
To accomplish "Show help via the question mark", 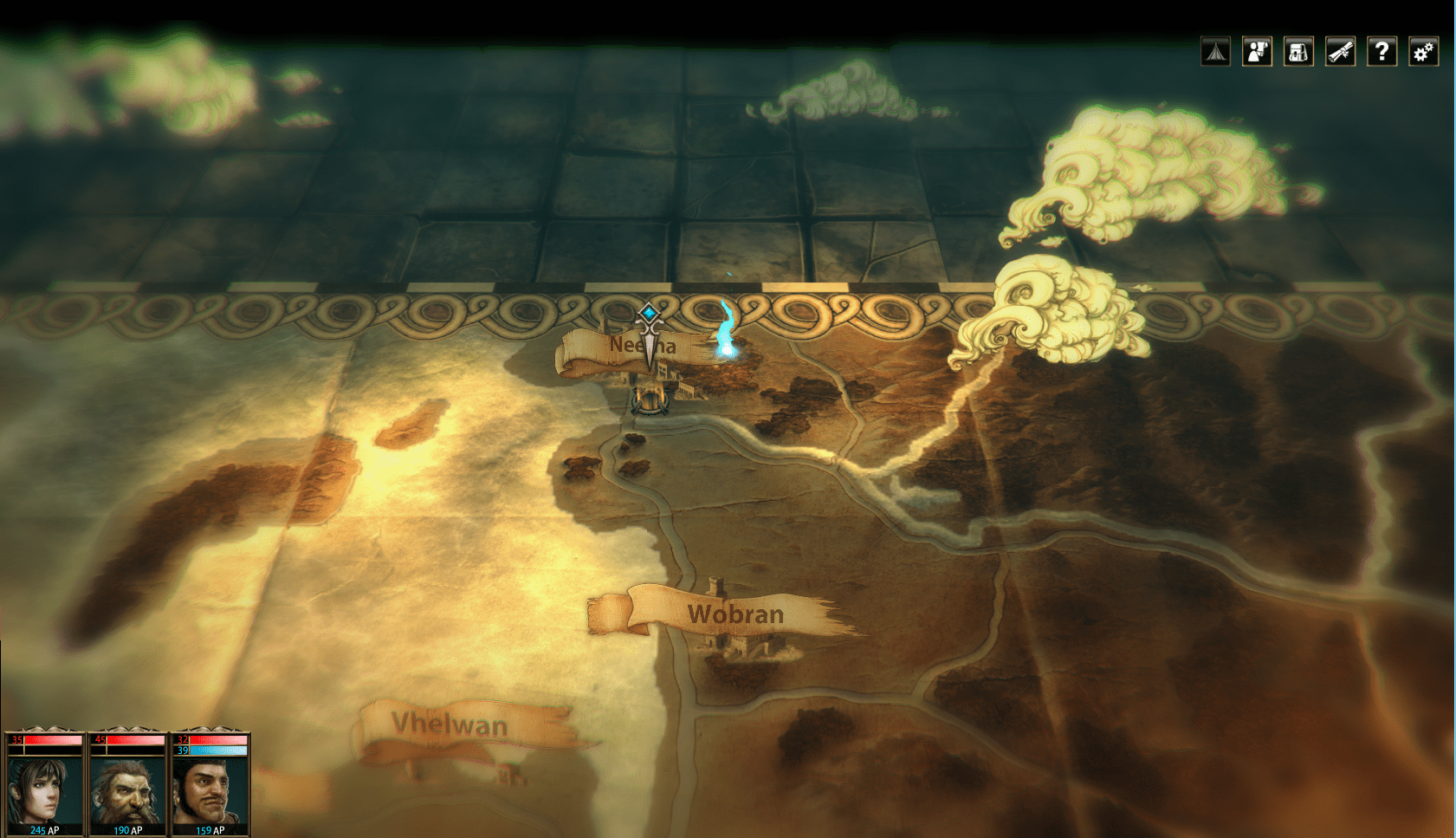I will pyautogui.click(x=1382, y=52).
